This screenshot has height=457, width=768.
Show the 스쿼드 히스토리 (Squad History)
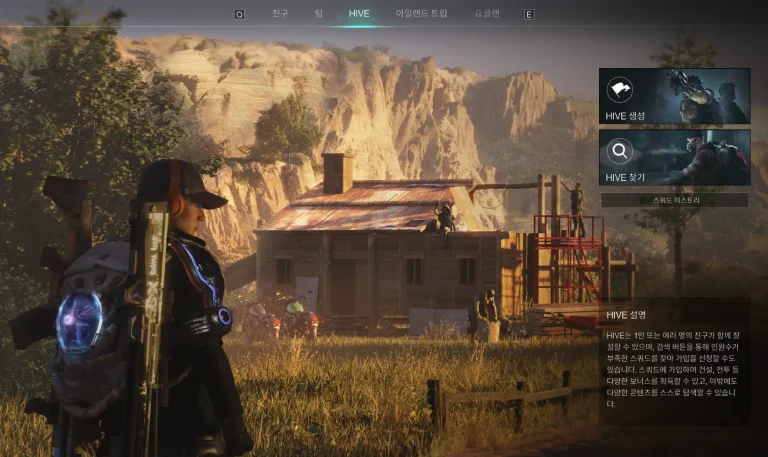[674, 200]
